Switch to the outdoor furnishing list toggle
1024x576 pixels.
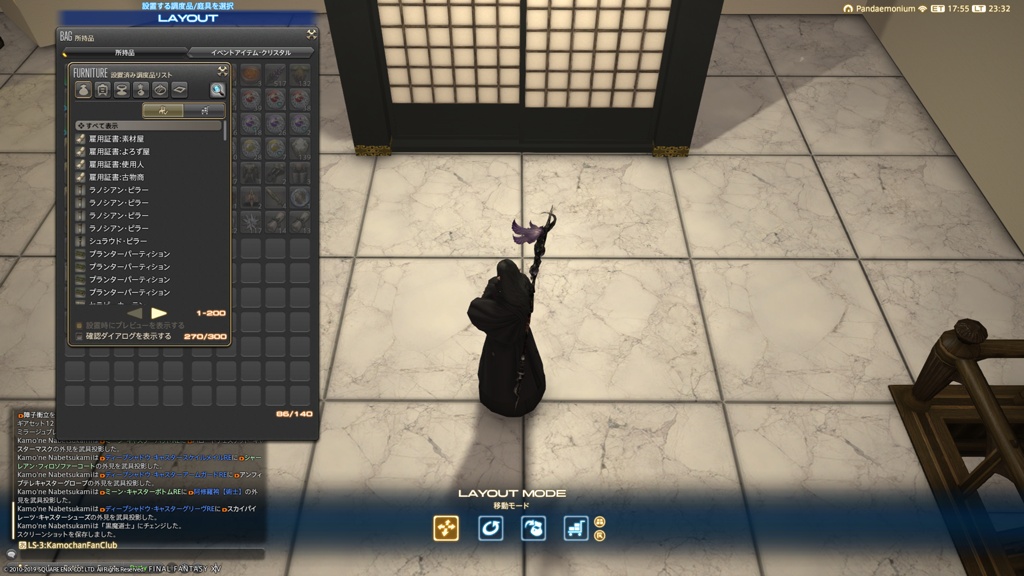coord(205,111)
